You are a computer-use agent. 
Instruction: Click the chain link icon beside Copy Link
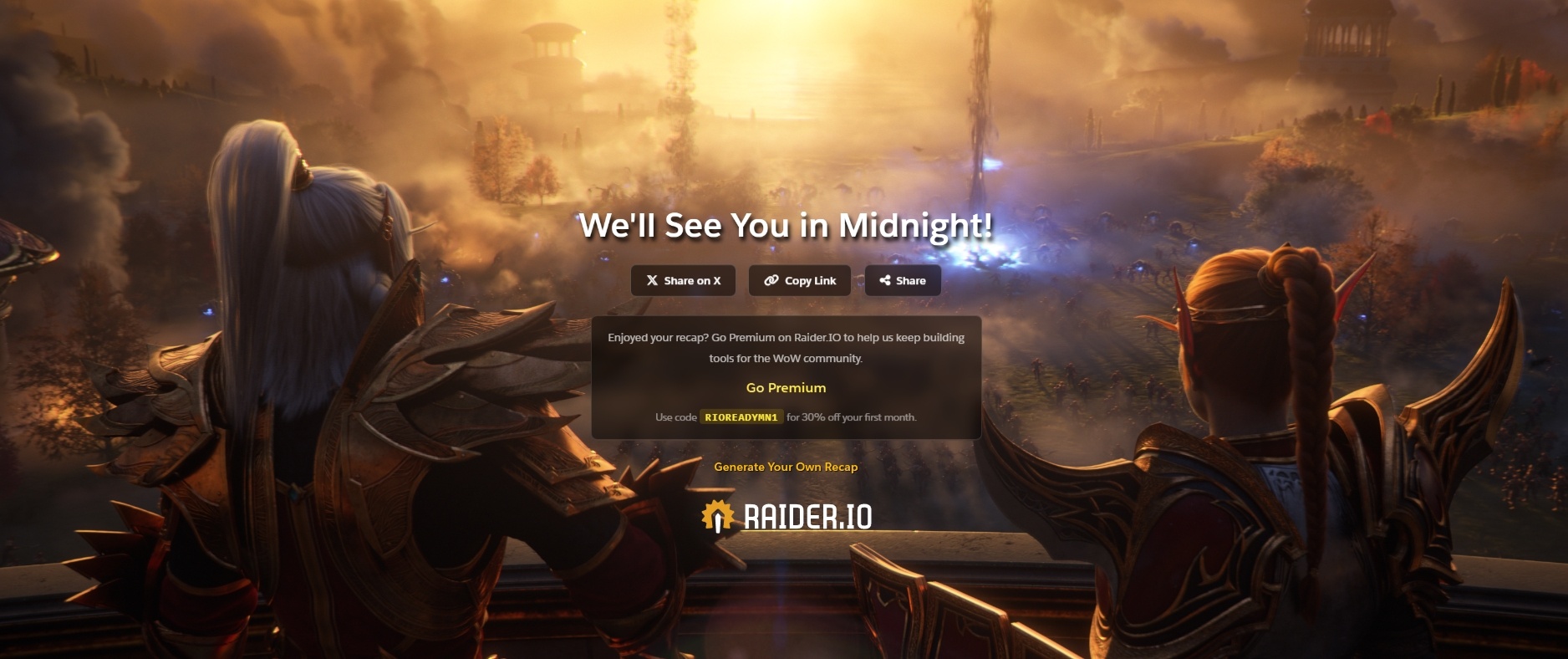pos(770,281)
